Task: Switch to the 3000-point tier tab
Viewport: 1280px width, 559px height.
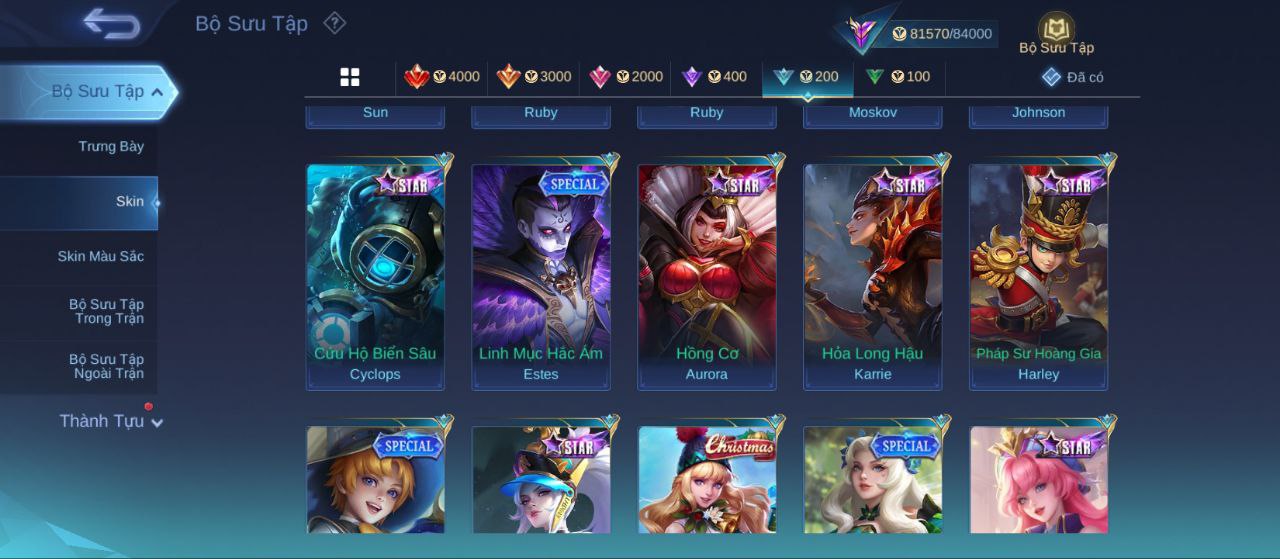Action: click(x=534, y=77)
